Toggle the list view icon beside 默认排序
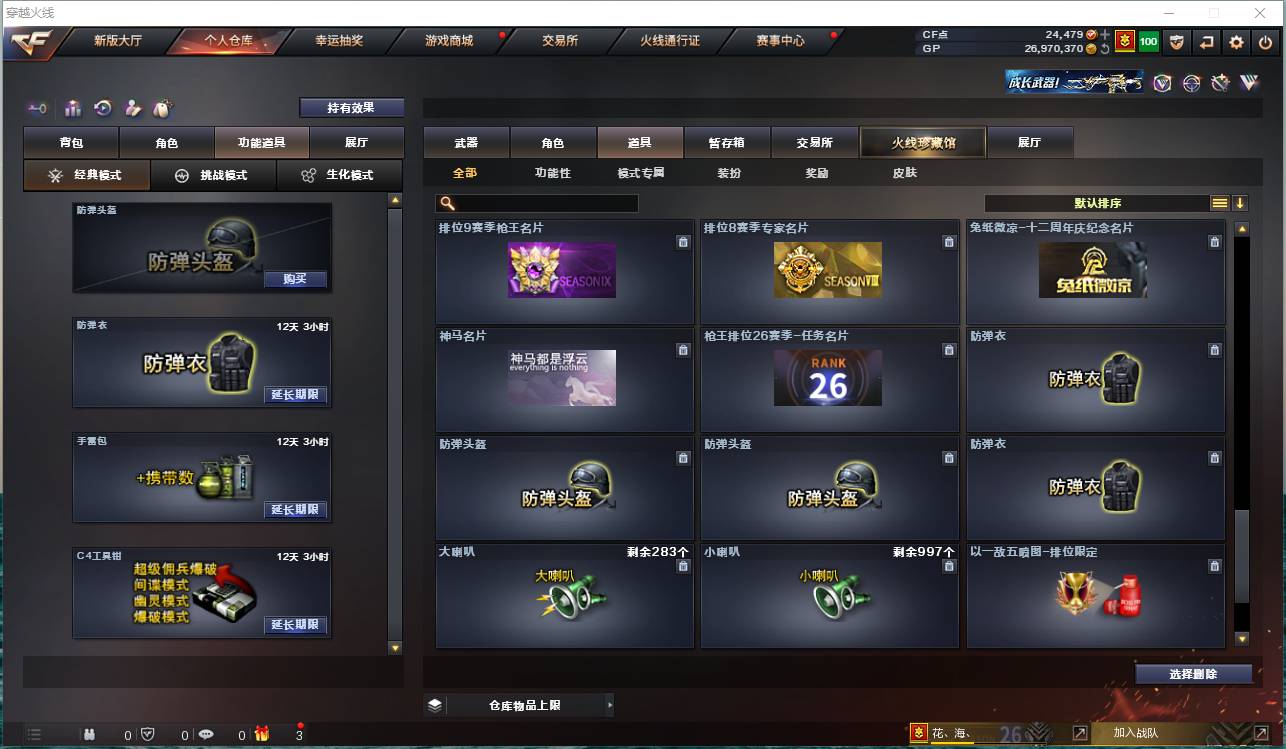Image resolution: width=1286 pixels, height=749 pixels. tap(1219, 202)
